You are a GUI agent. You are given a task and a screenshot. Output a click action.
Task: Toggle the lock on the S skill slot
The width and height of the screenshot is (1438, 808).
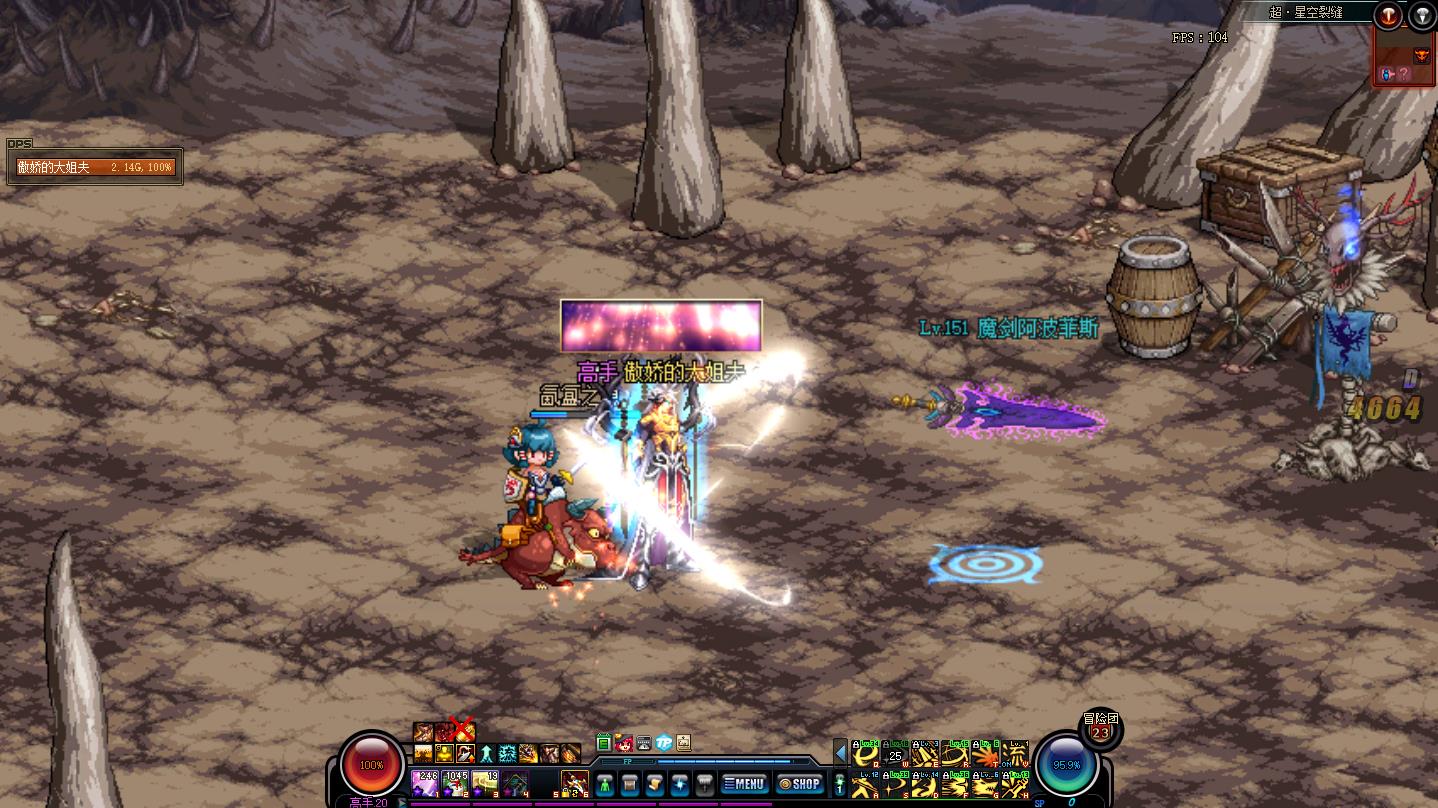pyautogui.click(x=886, y=774)
